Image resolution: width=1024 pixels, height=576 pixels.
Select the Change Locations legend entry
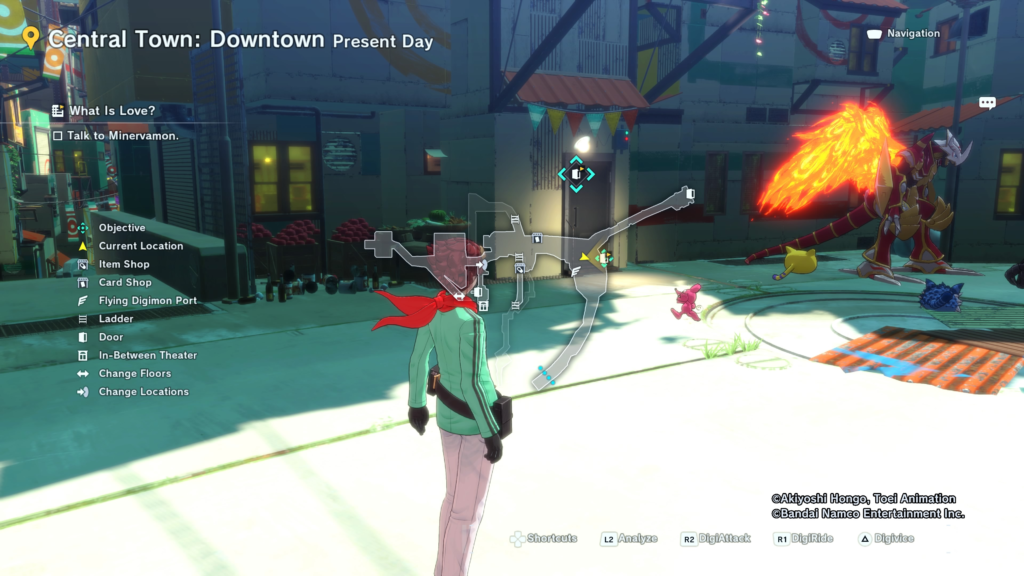[x=143, y=392]
